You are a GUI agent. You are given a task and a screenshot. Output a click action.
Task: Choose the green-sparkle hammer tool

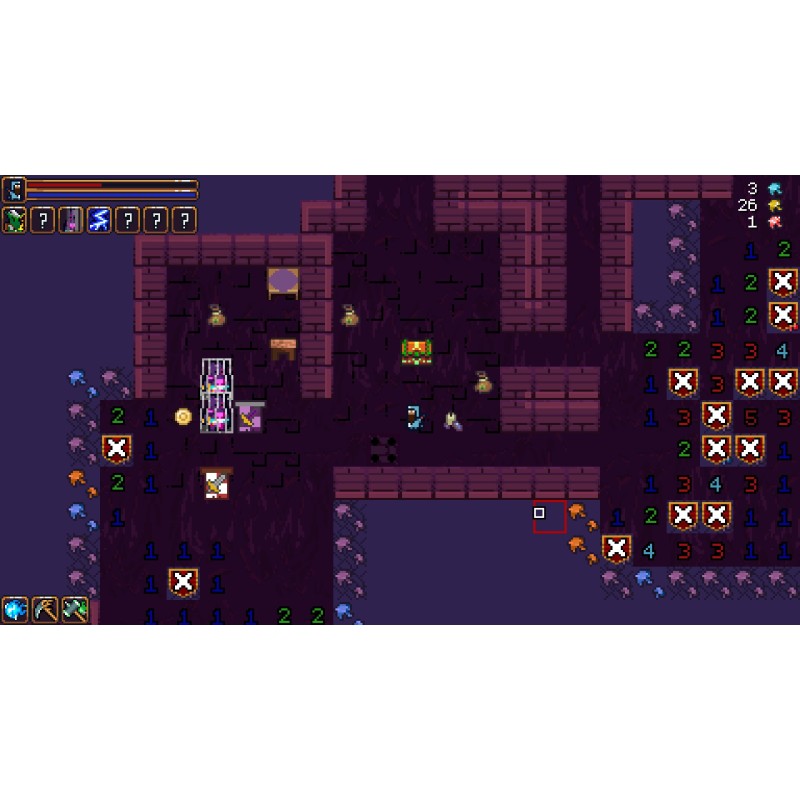75,609
